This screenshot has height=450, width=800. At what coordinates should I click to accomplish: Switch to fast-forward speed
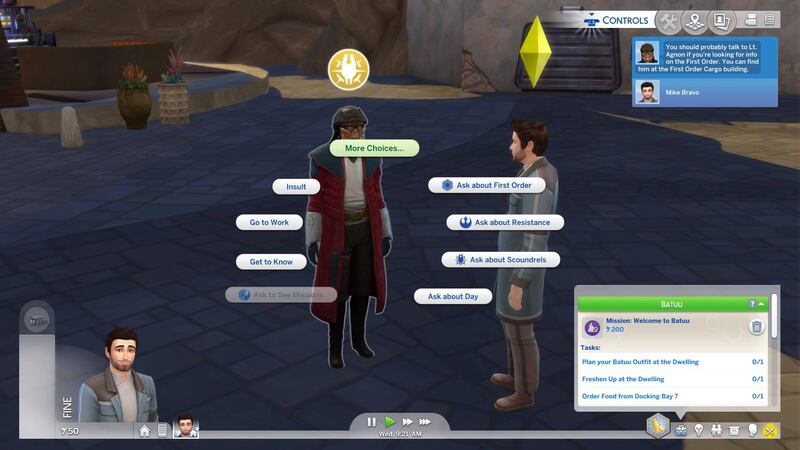407,422
